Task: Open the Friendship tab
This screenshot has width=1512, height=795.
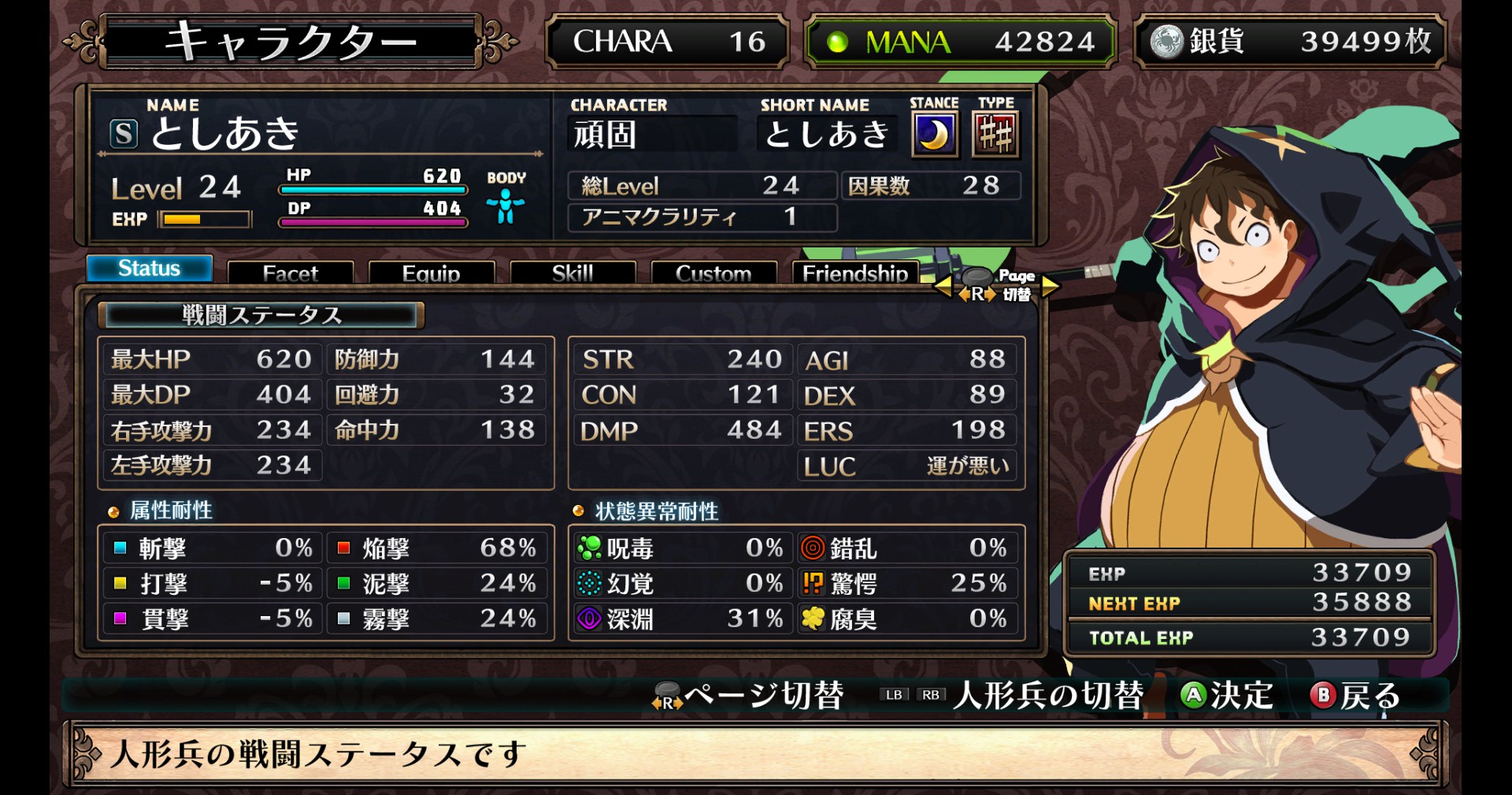Action: tap(855, 273)
